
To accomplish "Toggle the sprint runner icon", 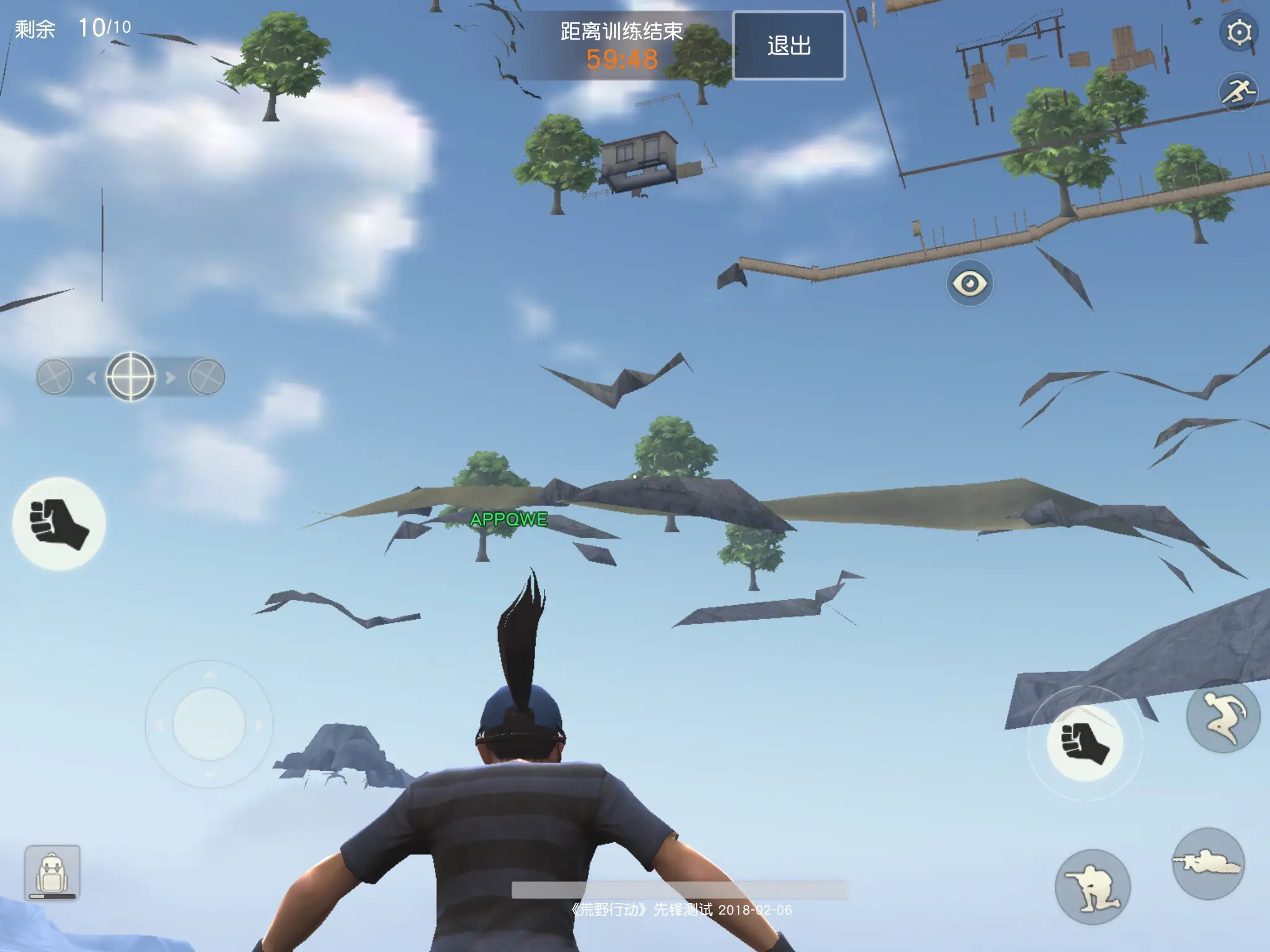I will click(x=1238, y=93).
